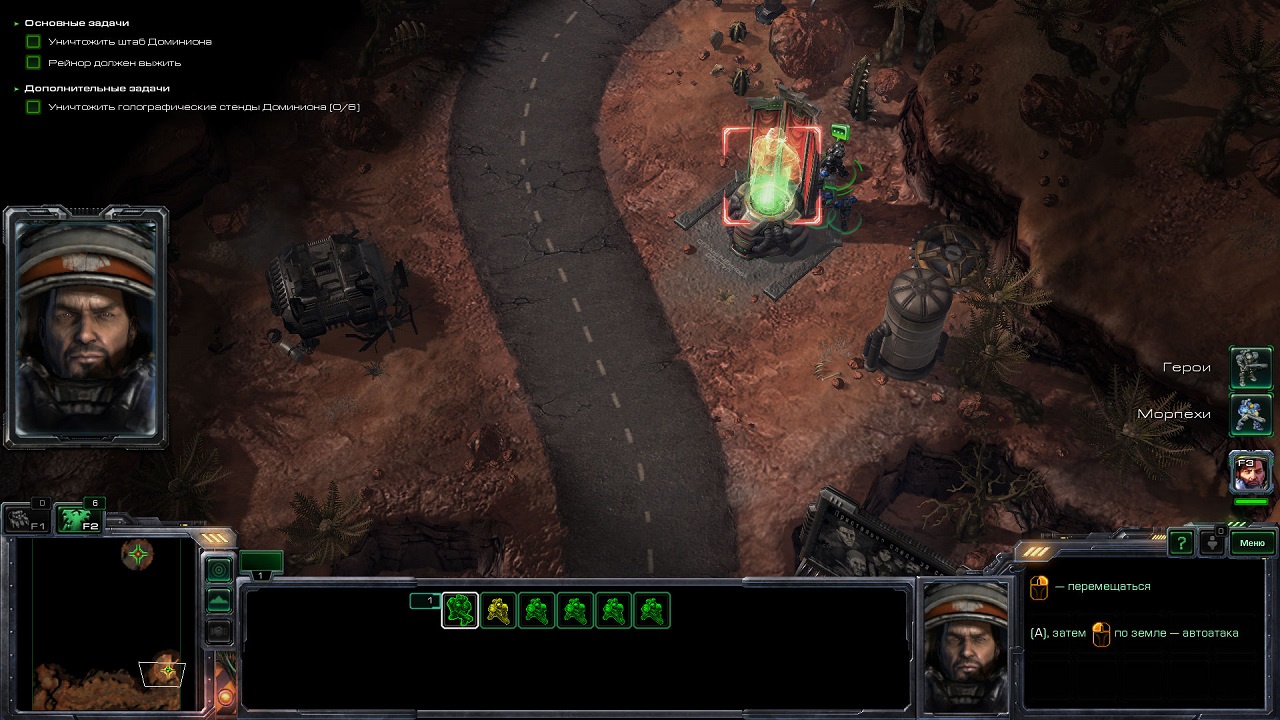Select the highlighted first unit wireframe
Screen dimensions: 1280x720
[460, 610]
